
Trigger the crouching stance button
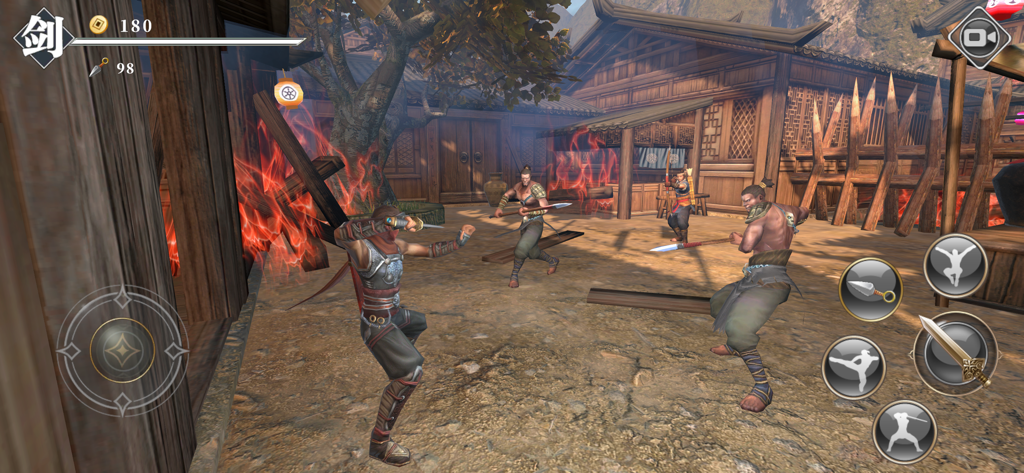[x=904, y=431]
